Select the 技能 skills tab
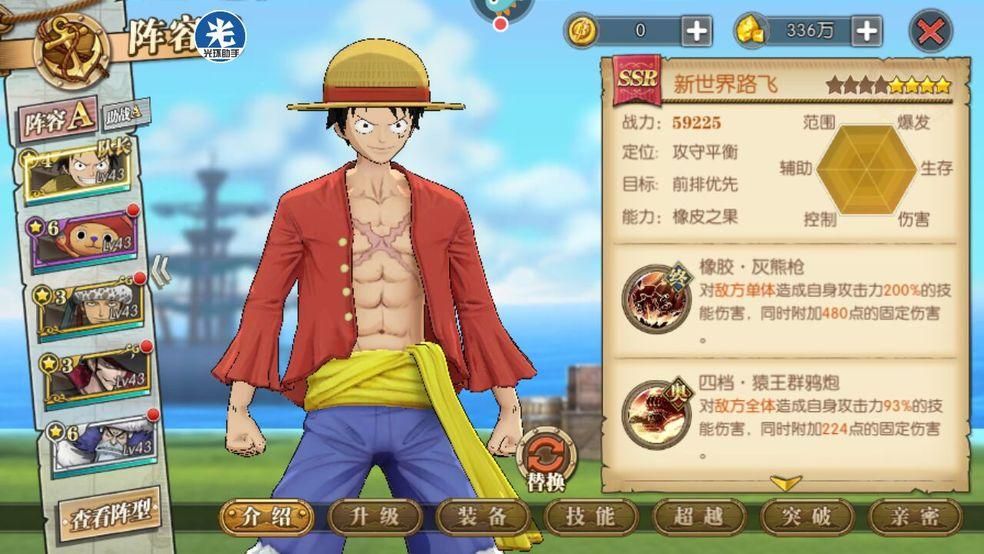The height and width of the screenshot is (554, 984). tap(591, 517)
